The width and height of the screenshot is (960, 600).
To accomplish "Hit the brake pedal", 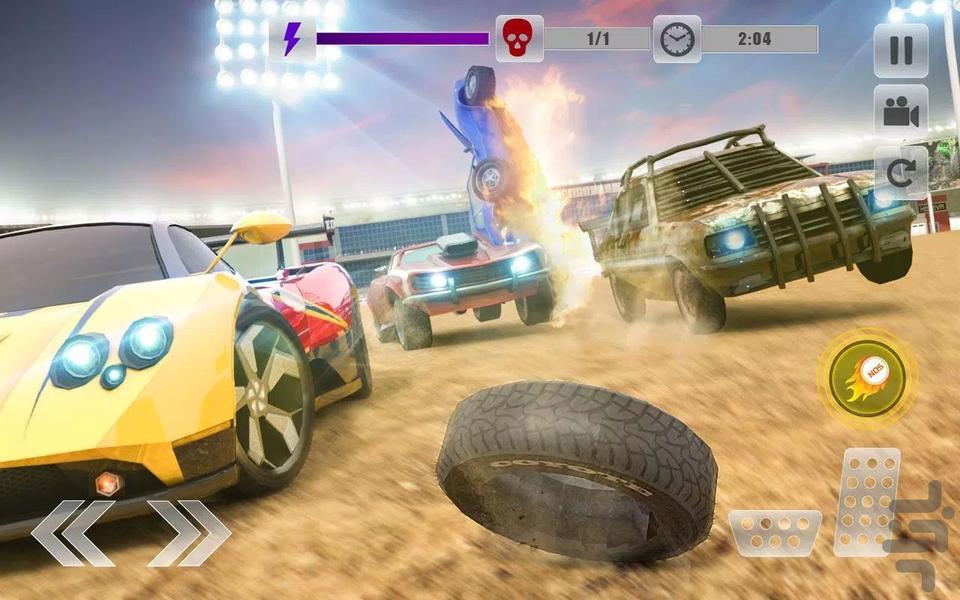I will pos(774,532).
